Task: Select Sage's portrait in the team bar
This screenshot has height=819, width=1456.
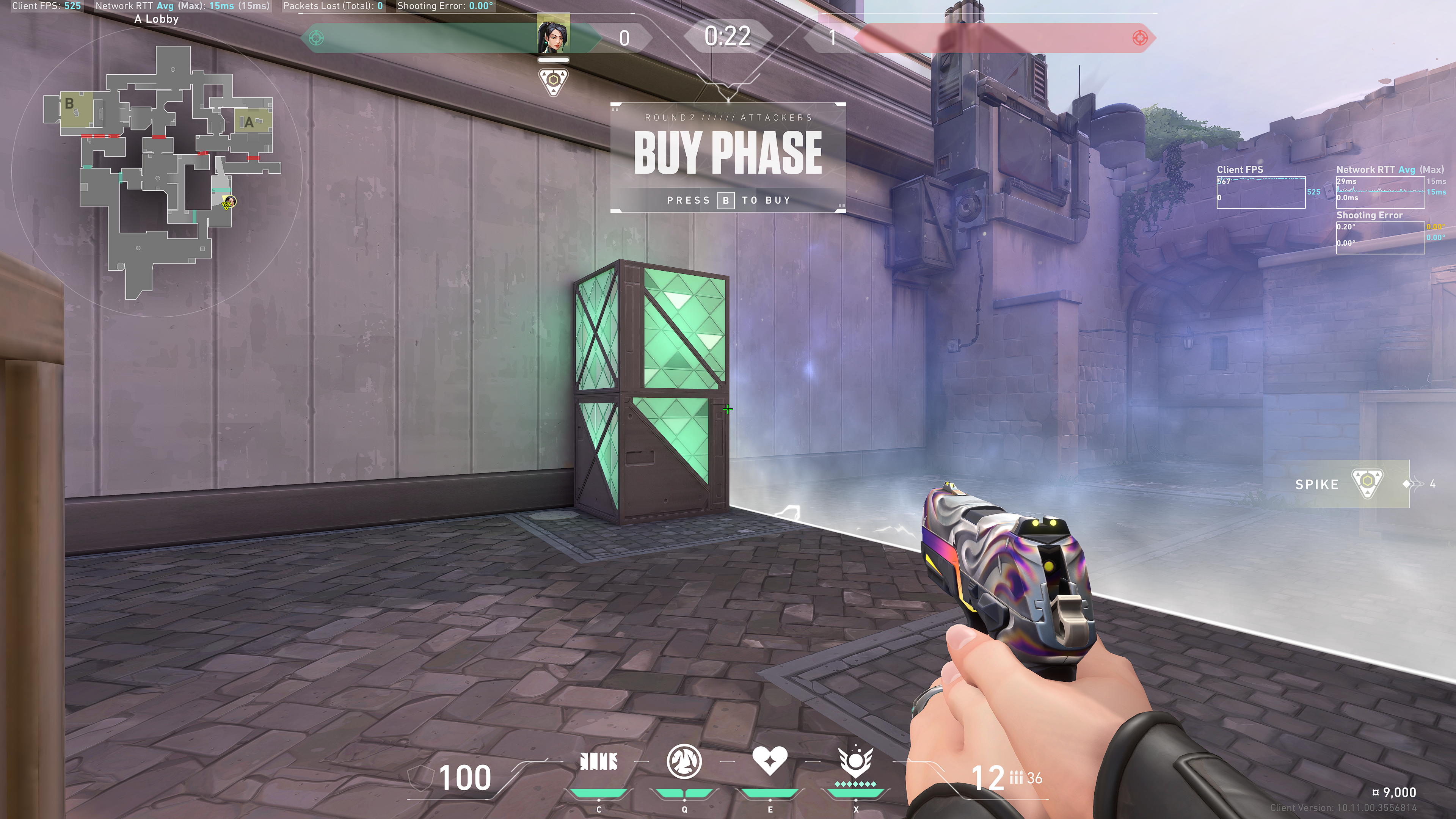Action: click(553, 35)
